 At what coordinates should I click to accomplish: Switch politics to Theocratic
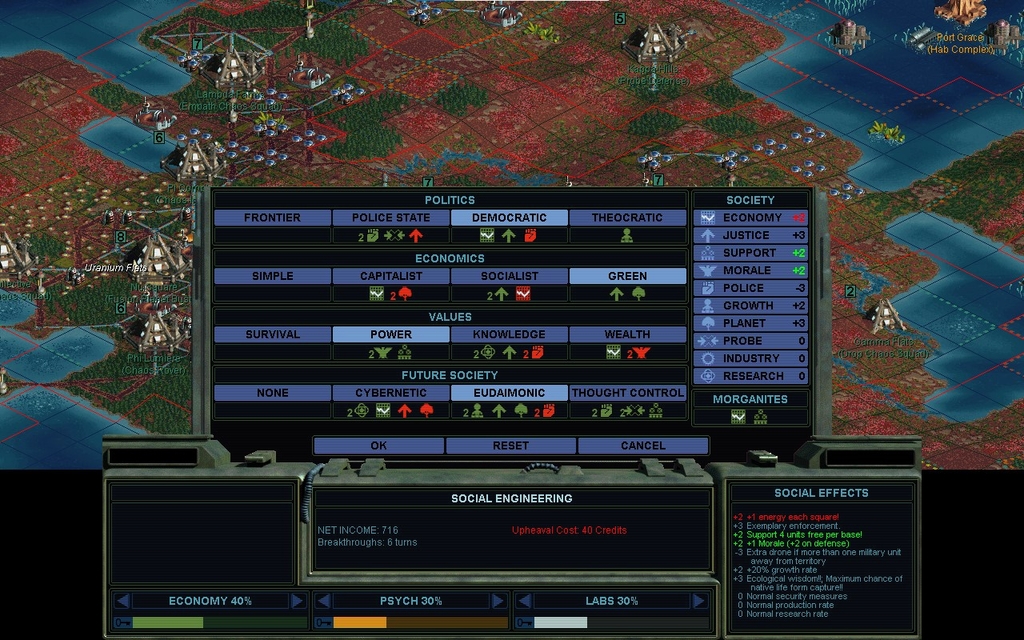[627, 217]
